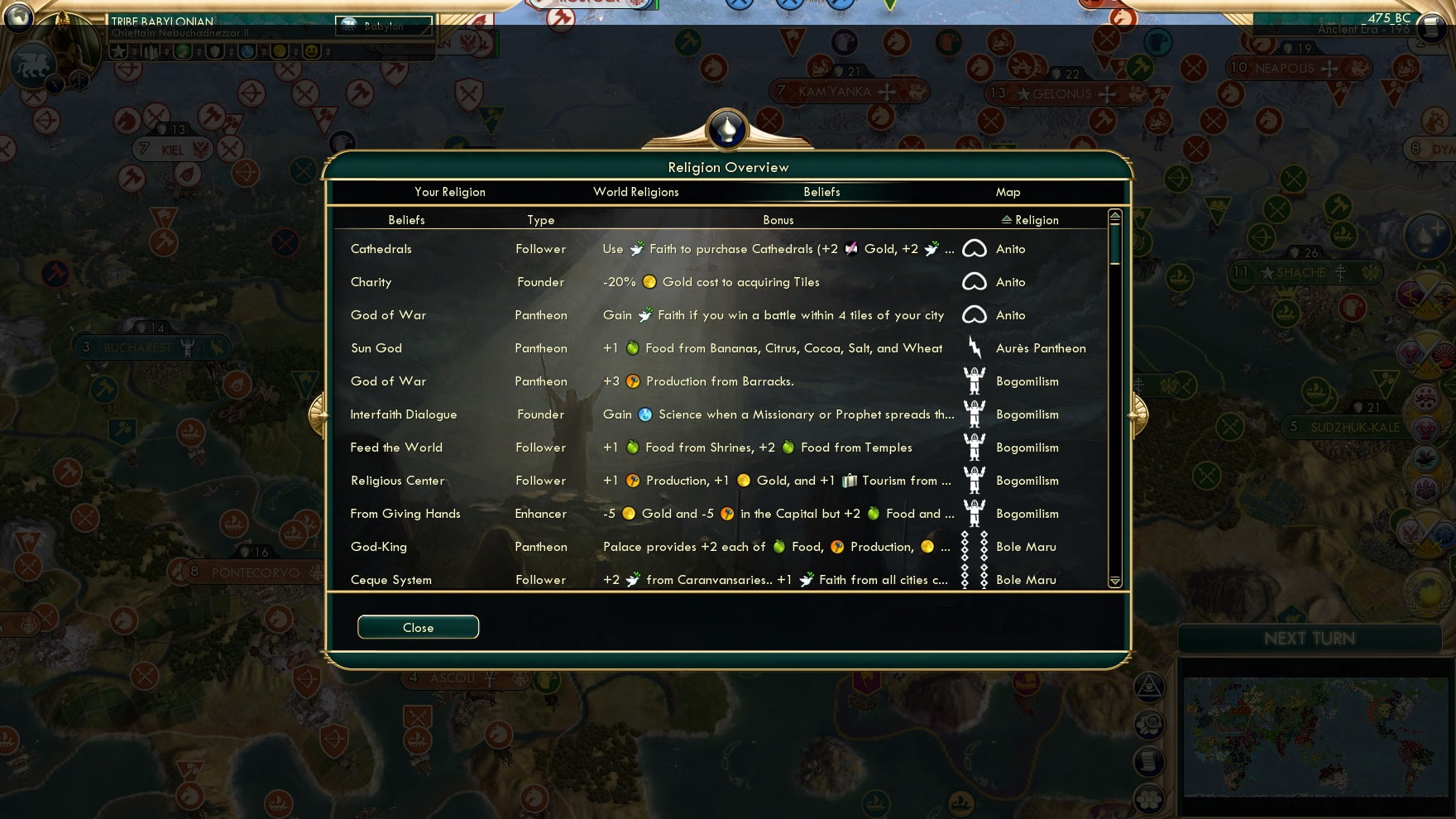Click the happiness smiley in the top banner
1456x819 pixels.
pyautogui.click(x=313, y=51)
